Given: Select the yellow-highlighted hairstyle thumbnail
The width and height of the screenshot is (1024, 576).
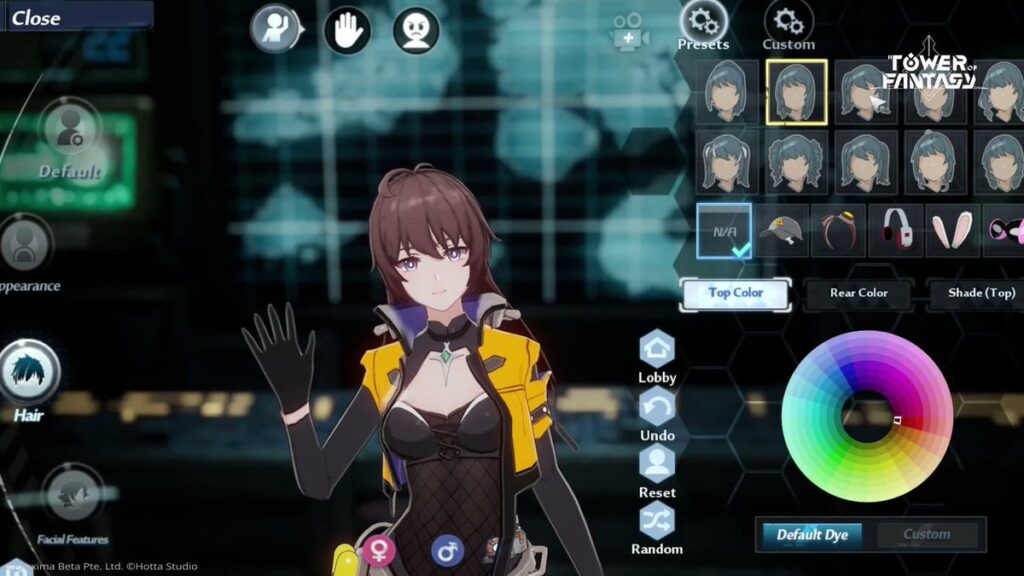Looking at the screenshot, I should pyautogui.click(x=796, y=92).
